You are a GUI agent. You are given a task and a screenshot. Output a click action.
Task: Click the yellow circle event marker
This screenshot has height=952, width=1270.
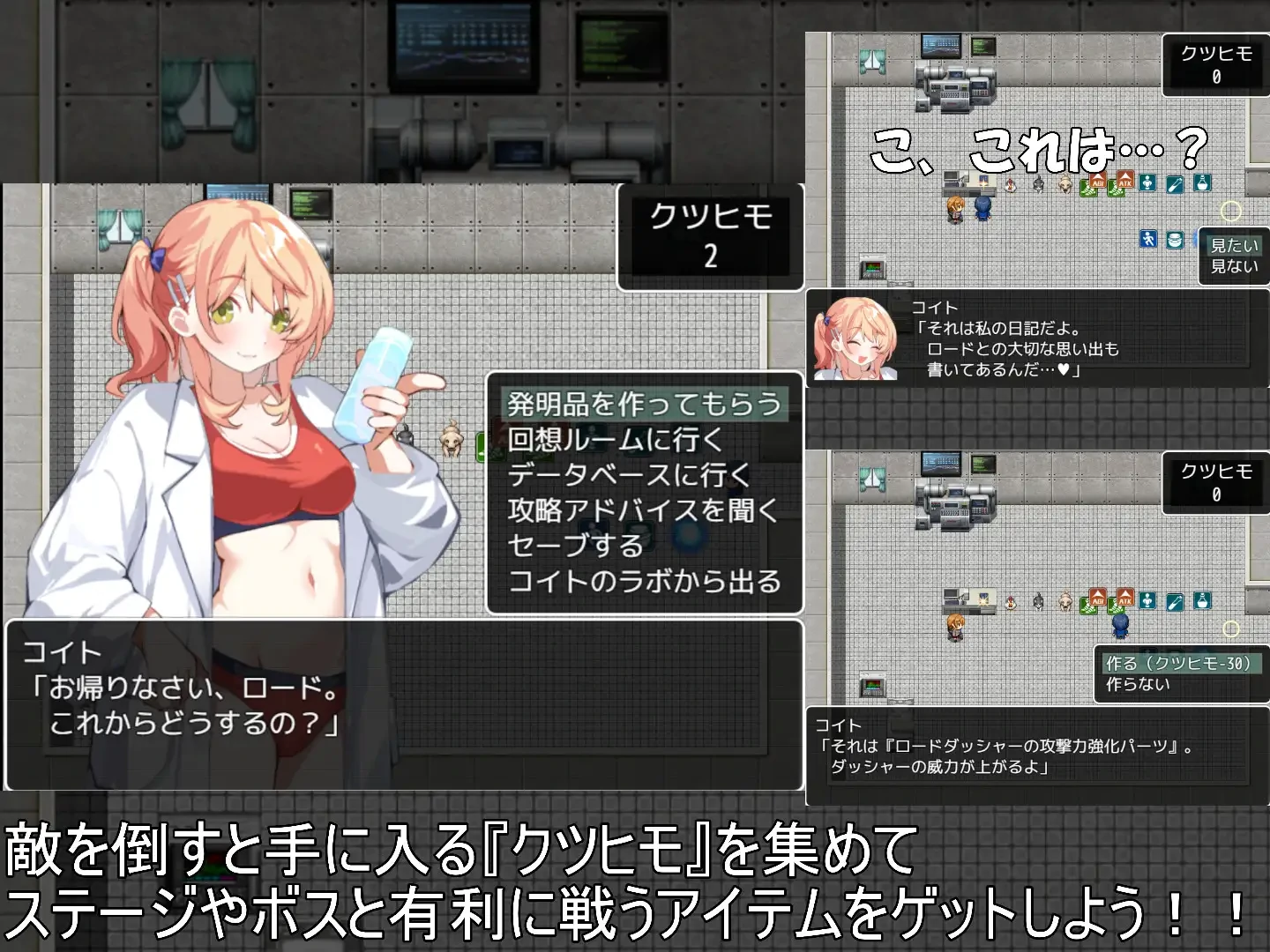click(1231, 212)
